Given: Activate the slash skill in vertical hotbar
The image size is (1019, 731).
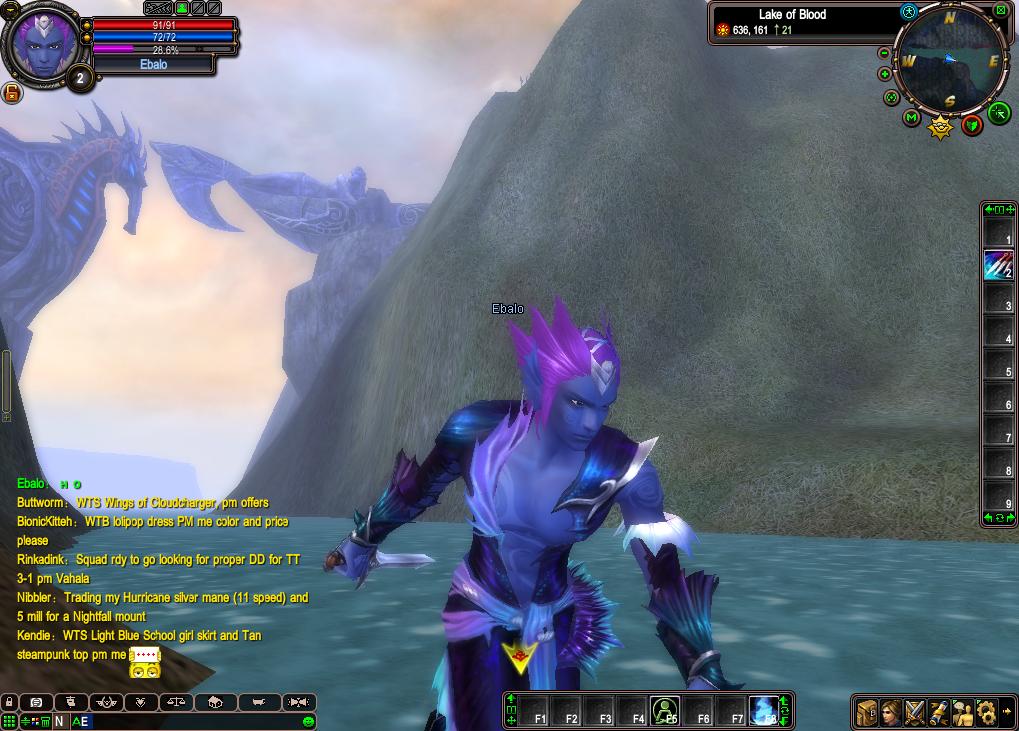Looking at the screenshot, I should click(997, 265).
